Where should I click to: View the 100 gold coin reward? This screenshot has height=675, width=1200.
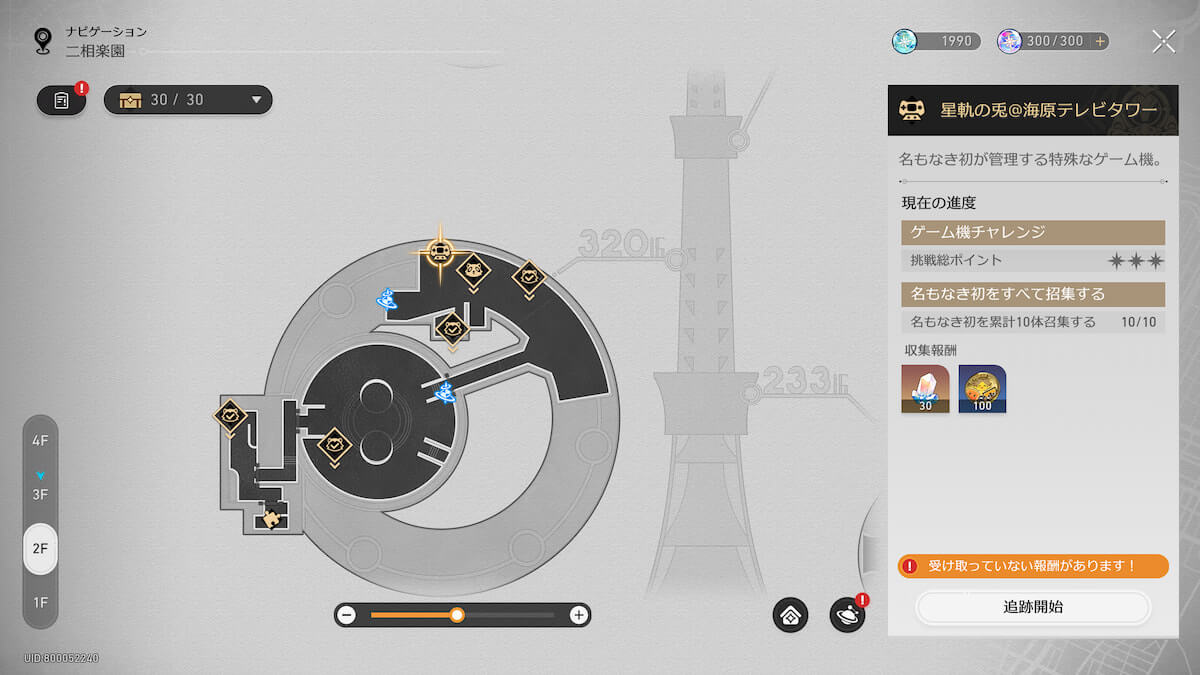pos(982,388)
